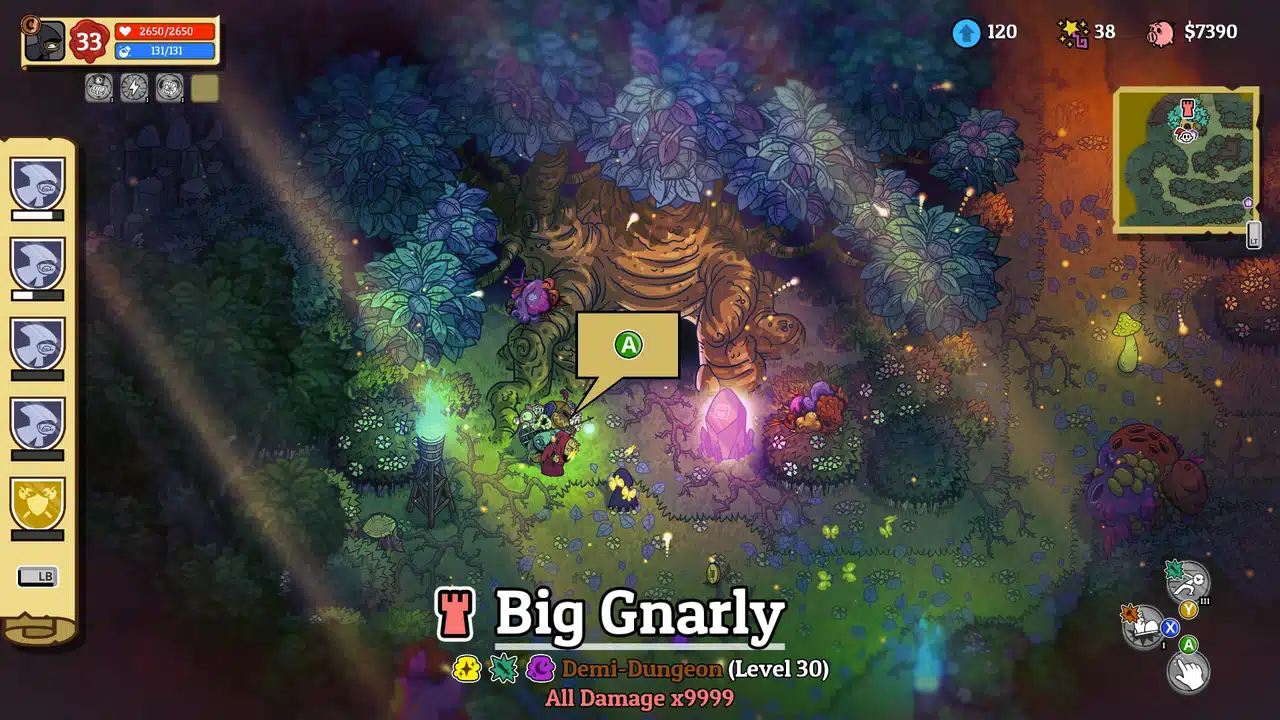The width and height of the screenshot is (1280, 720).
Task: Select the hand interact icon beside A button
Action: 1189,671
